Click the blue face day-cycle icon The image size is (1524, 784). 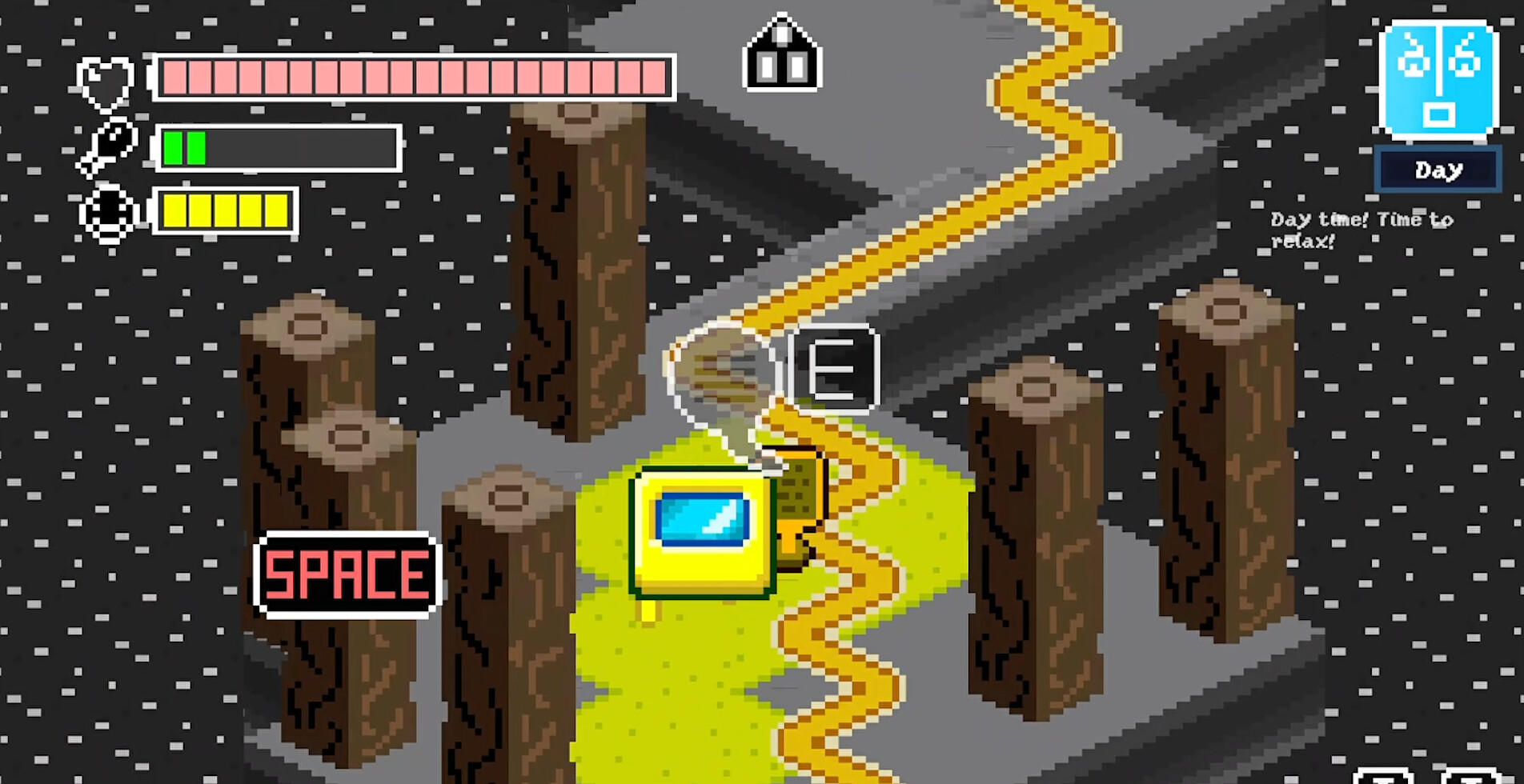click(x=1437, y=76)
